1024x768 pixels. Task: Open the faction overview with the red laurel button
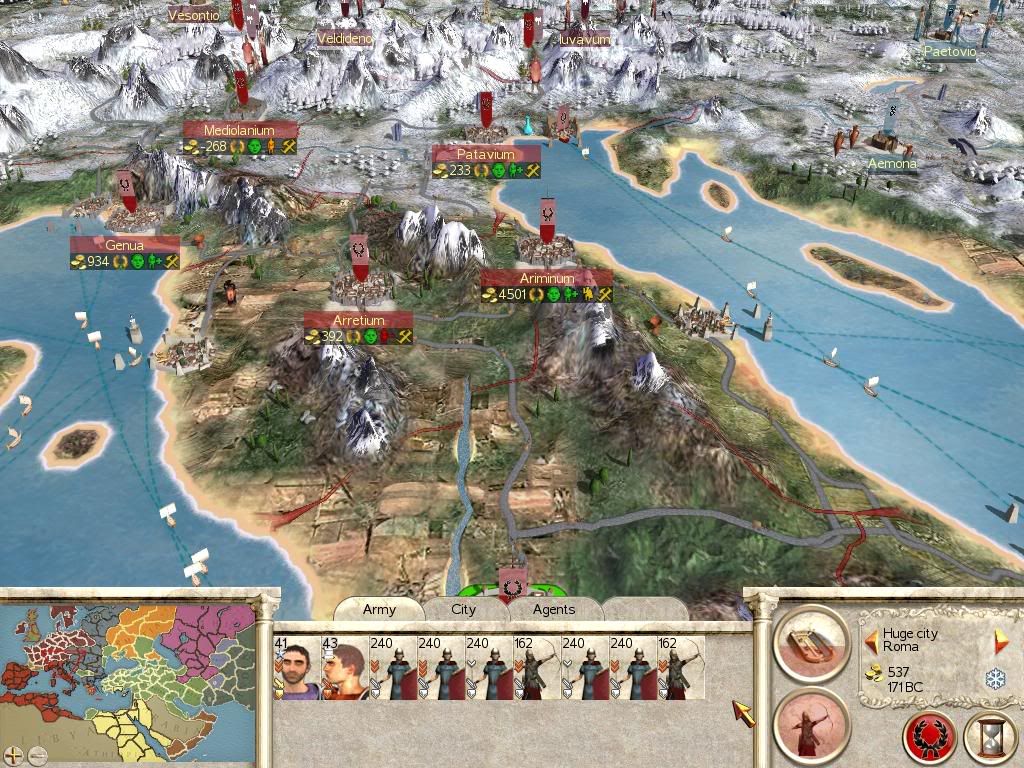click(930, 739)
